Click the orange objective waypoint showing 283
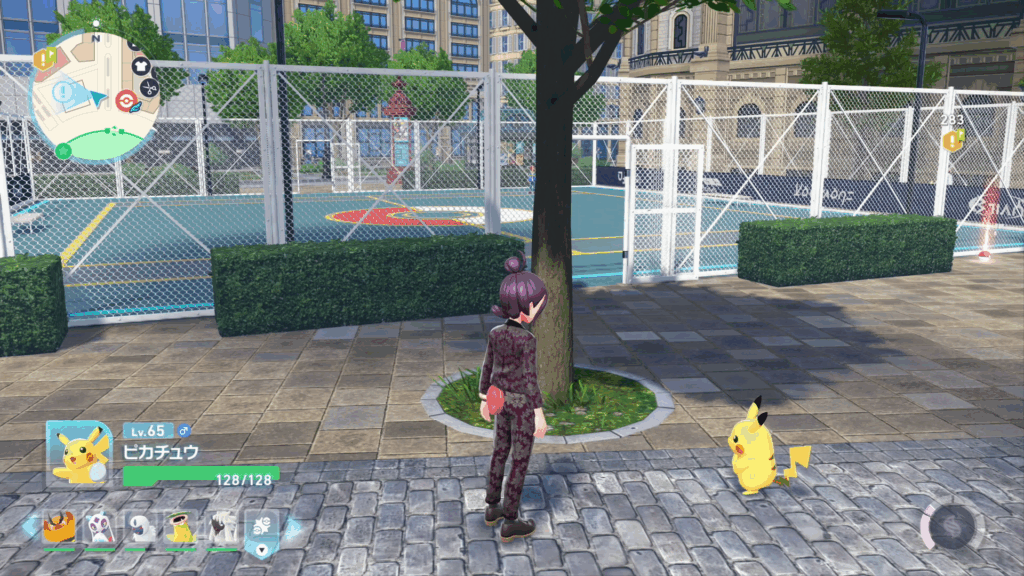1024x576 pixels. tap(954, 141)
